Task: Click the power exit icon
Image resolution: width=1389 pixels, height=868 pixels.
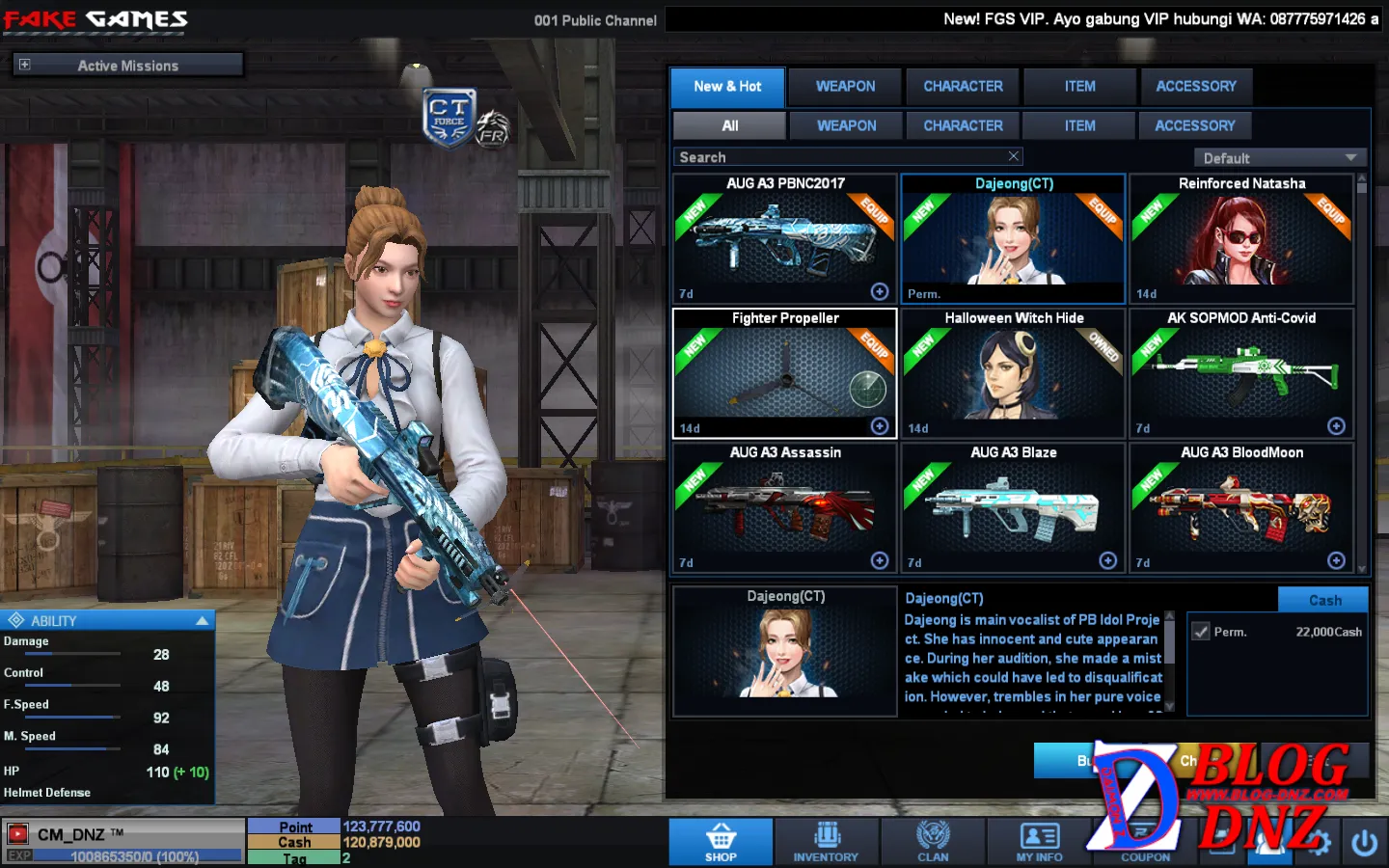Action: point(1364,843)
